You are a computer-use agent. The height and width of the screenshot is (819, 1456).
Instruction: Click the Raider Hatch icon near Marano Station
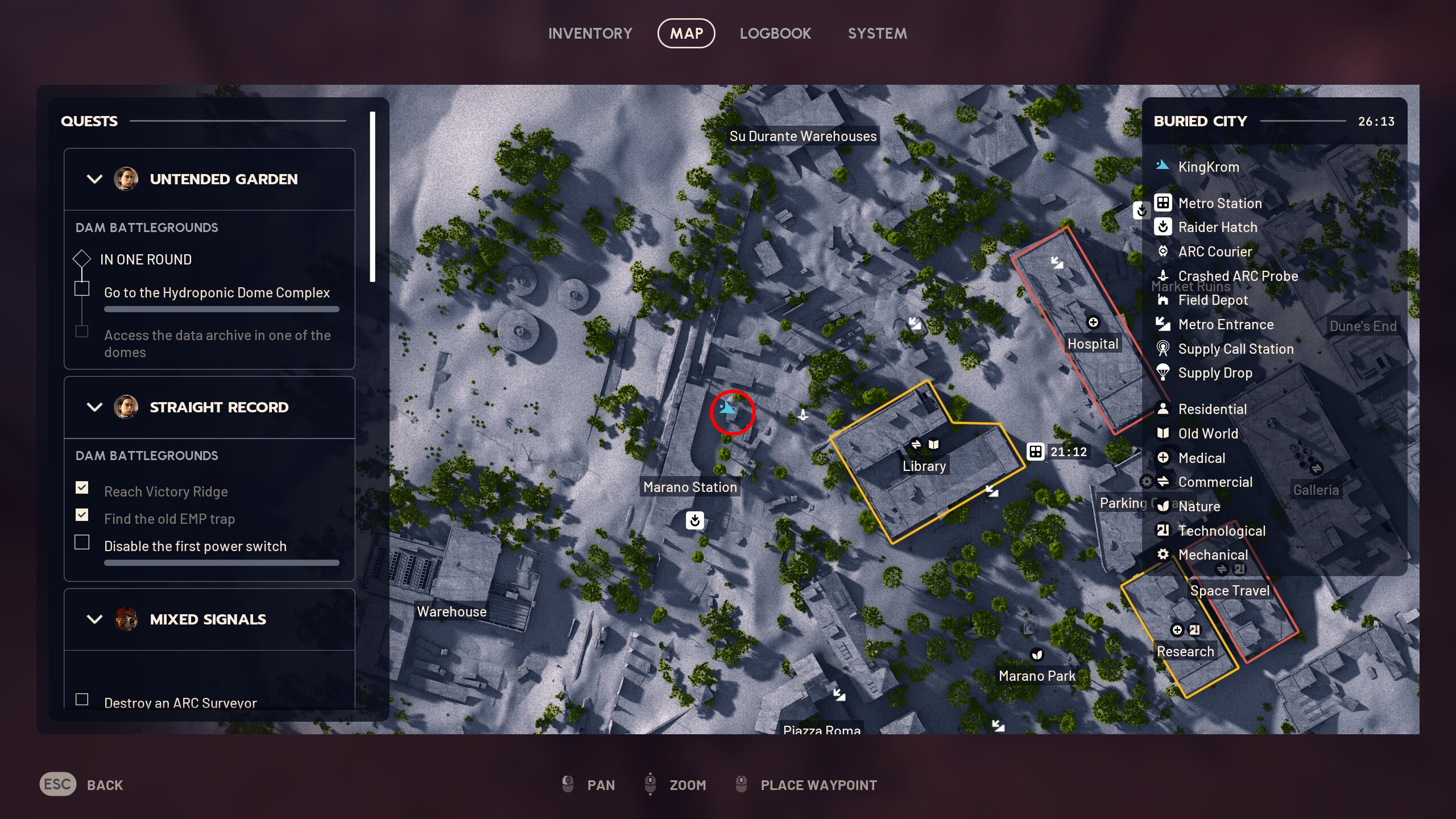694,520
